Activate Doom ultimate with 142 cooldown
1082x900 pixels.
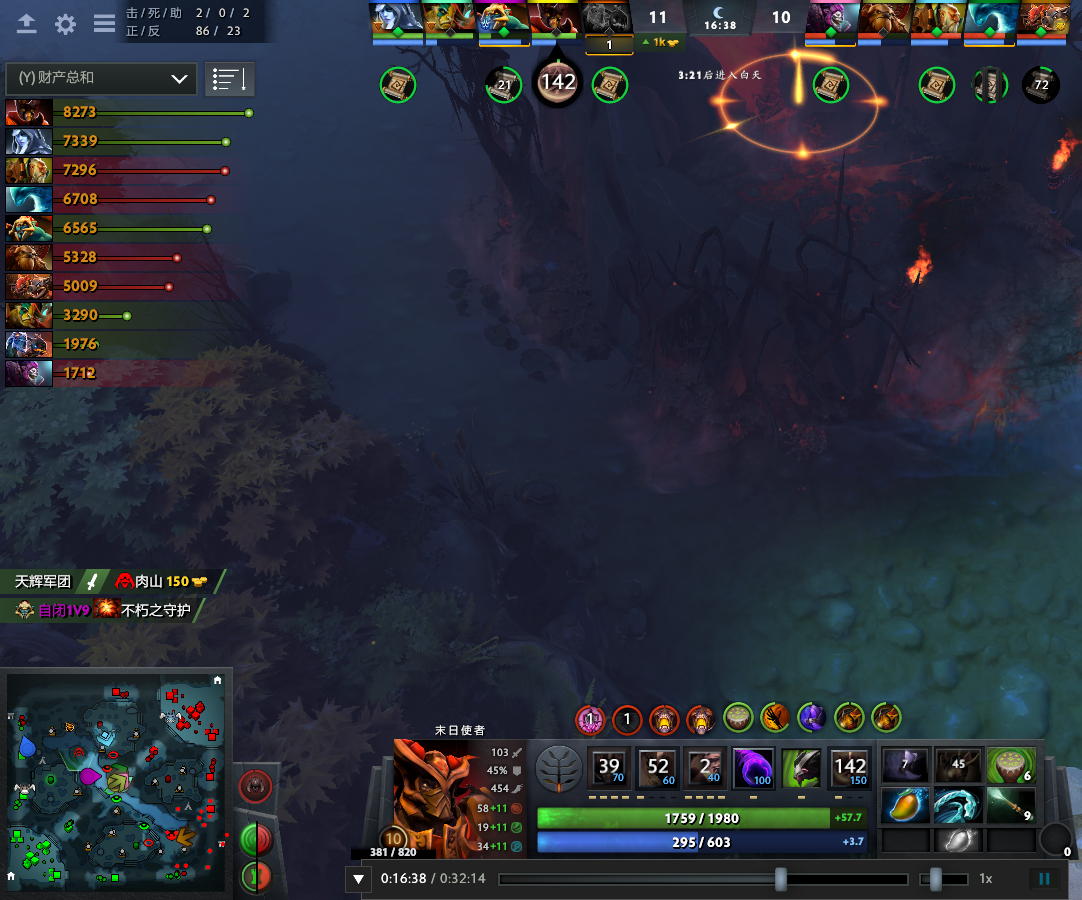pos(850,768)
